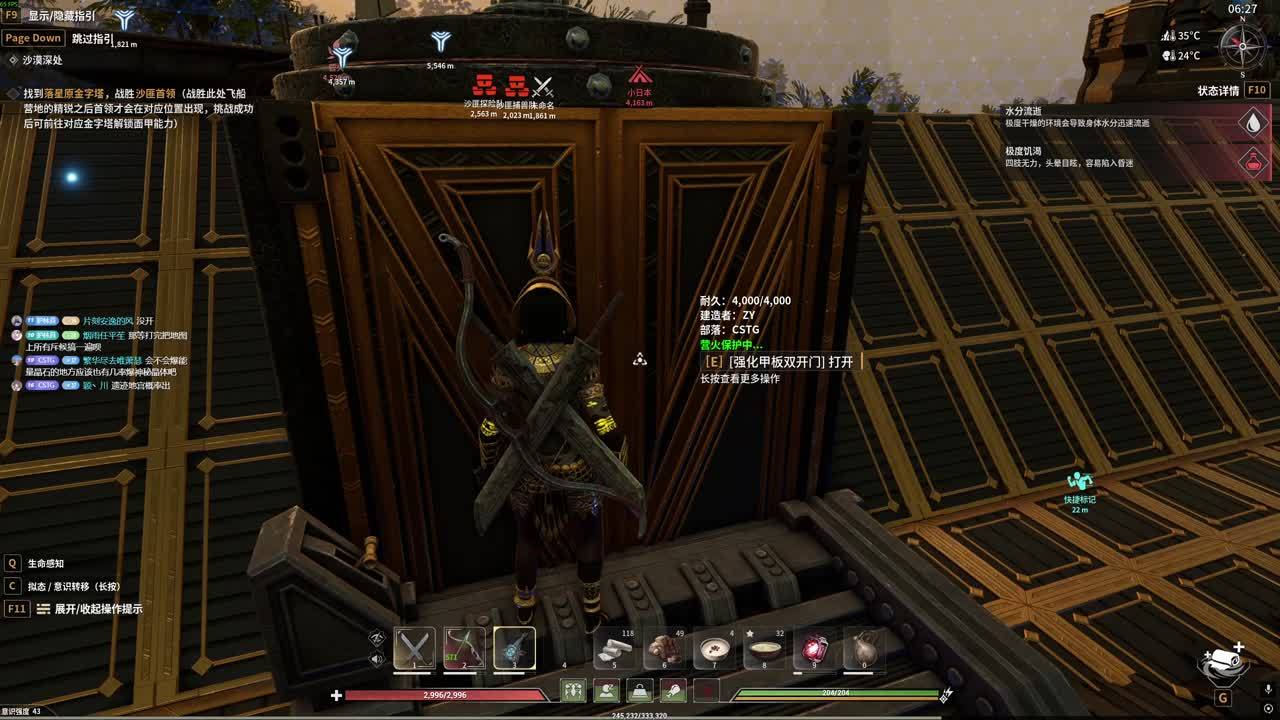Choose the glowing blue tool slot
This screenshot has width=1280, height=720.
514,648
